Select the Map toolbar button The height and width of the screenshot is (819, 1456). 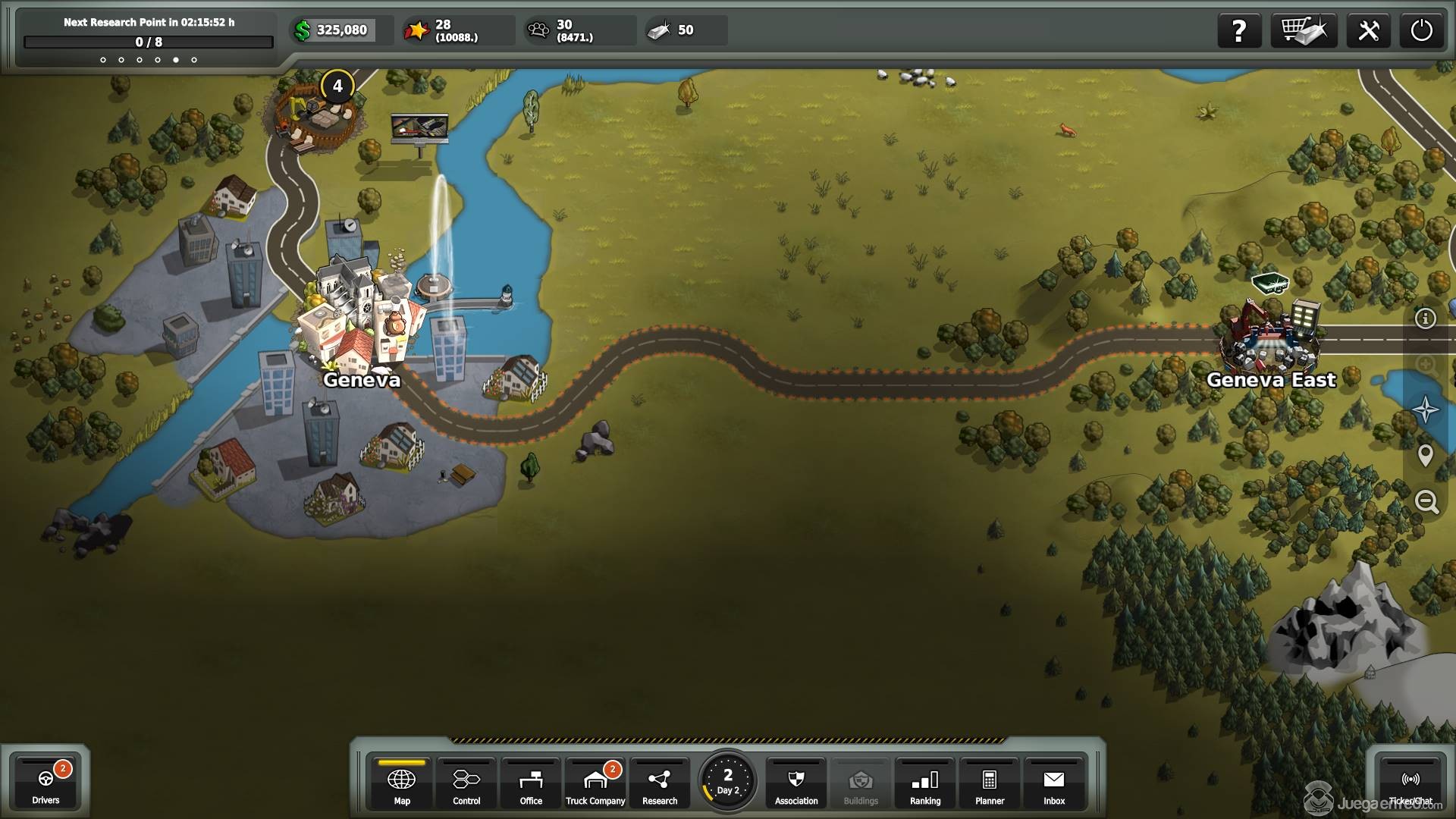pos(401,783)
